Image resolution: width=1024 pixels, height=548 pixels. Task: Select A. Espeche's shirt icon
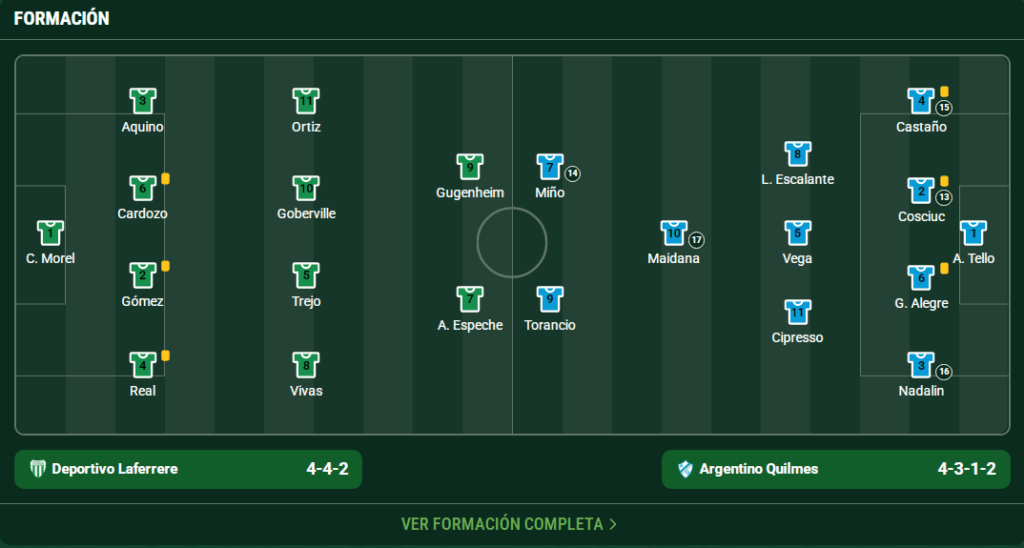pyautogui.click(x=470, y=299)
